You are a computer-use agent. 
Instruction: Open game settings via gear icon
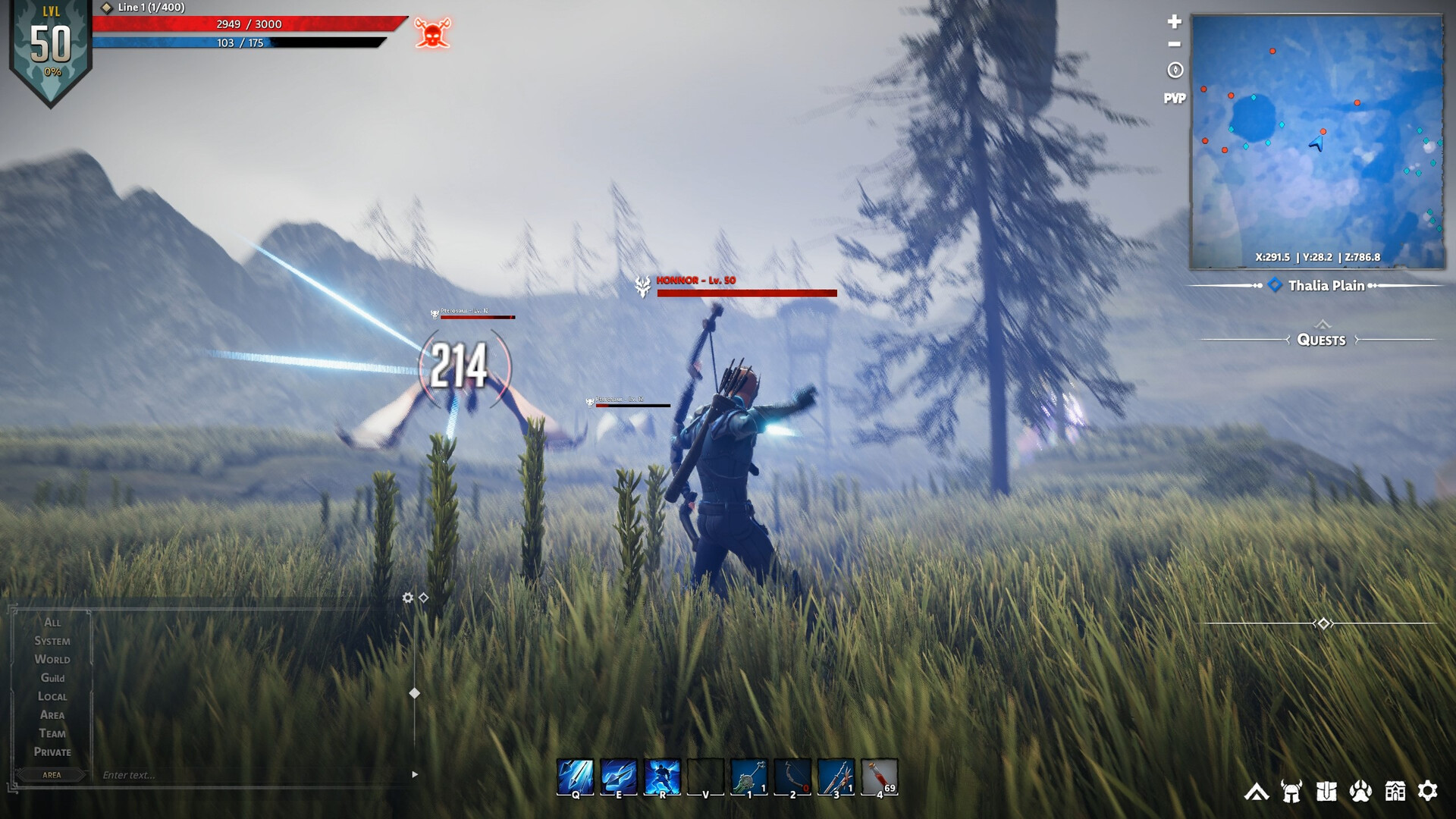click(1428, 791)
